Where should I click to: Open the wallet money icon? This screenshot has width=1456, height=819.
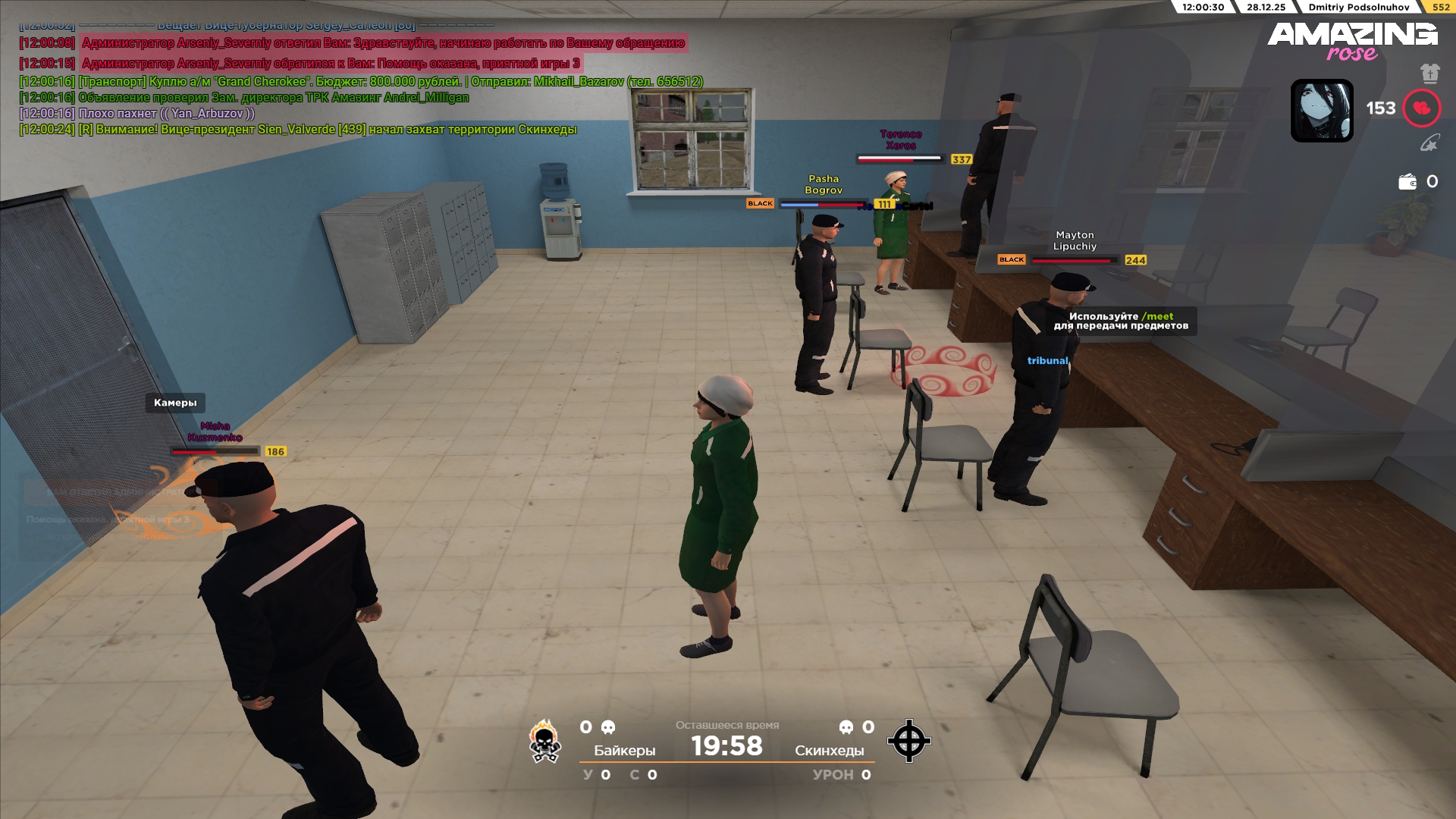[1407, 182]
